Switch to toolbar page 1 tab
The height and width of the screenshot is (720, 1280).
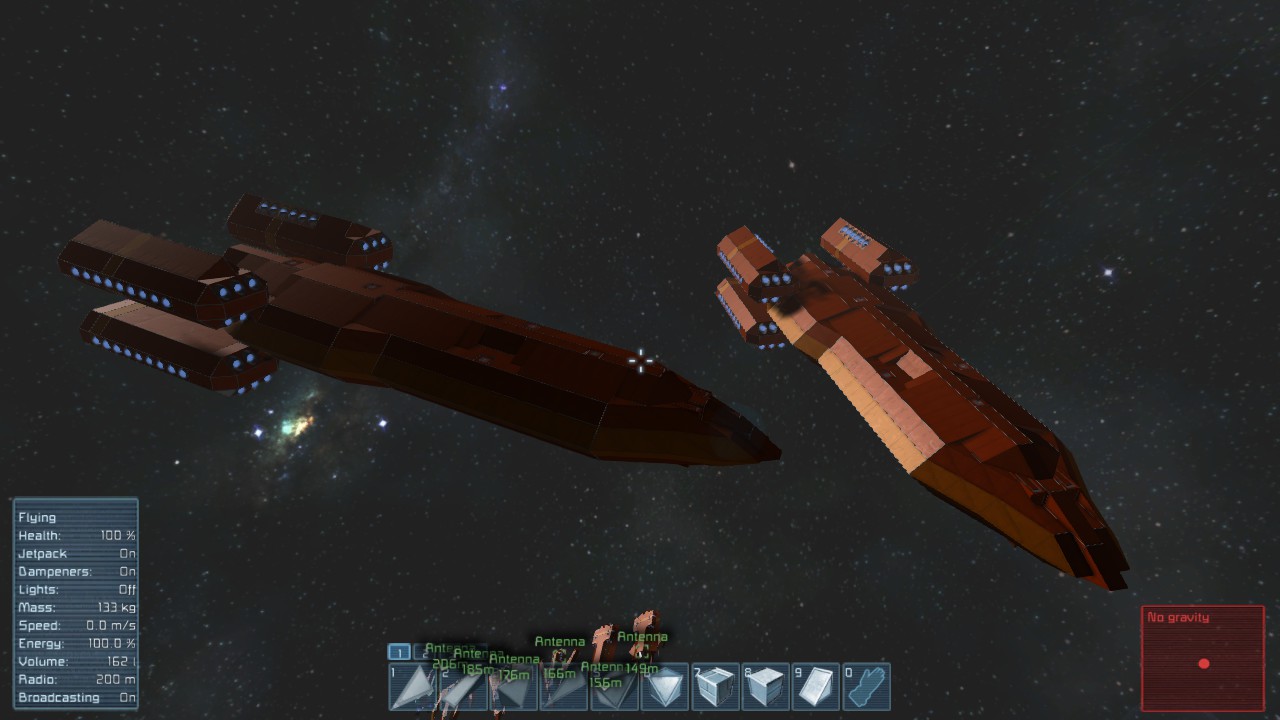click(399, 652)
